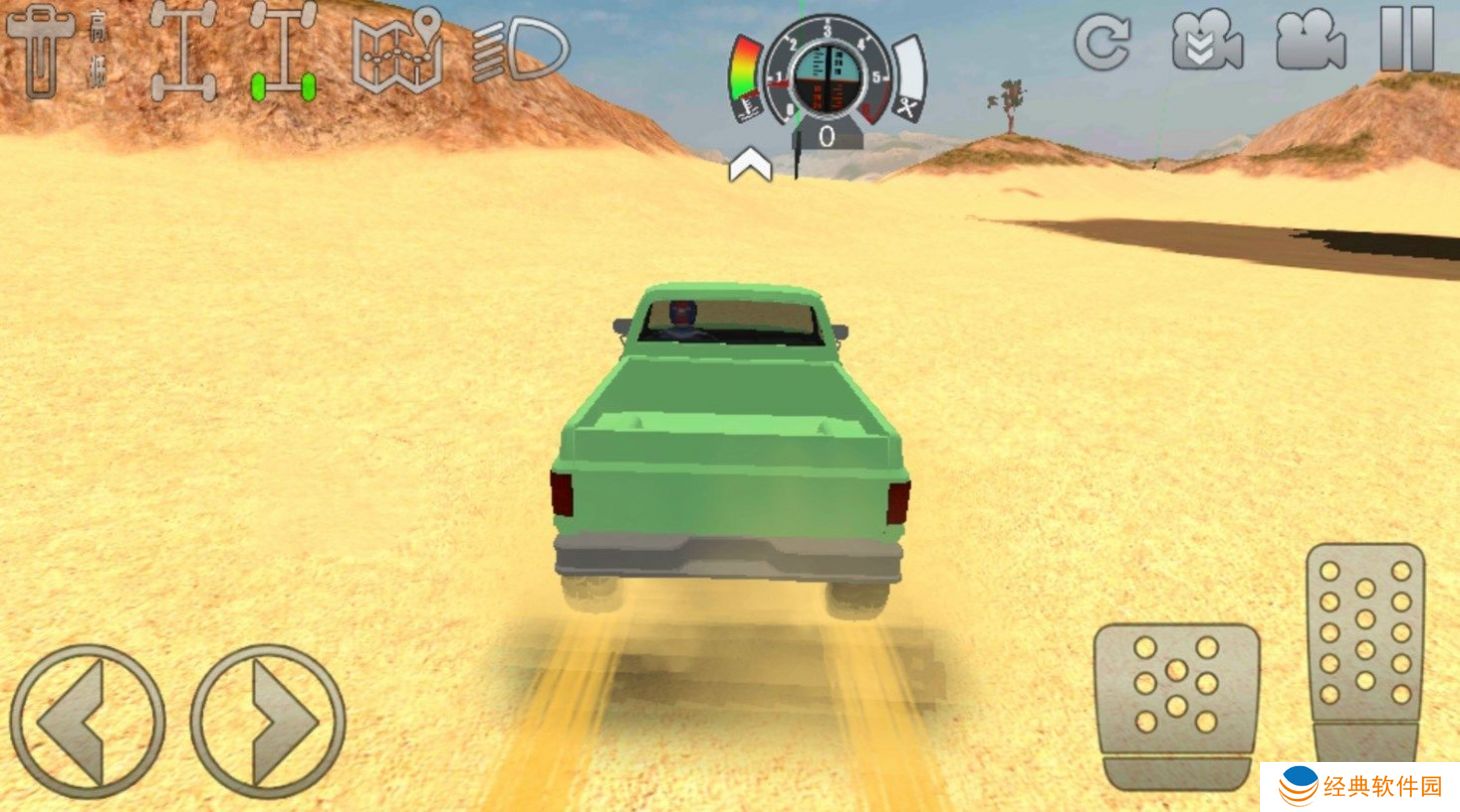Toggle the high/low range gear lever
The height and width of the screenshot is (812, 1460).
click(x=42, y=52)
